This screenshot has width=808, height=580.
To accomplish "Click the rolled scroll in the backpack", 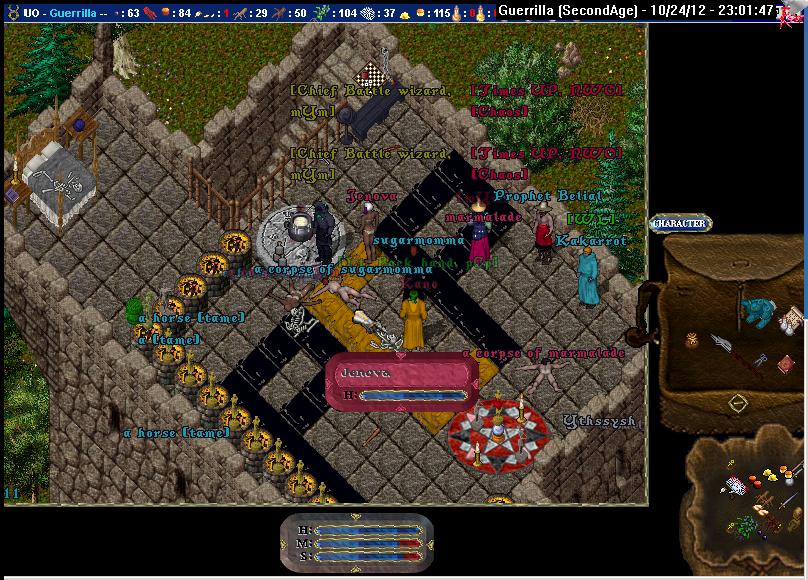I will [789, 319].
